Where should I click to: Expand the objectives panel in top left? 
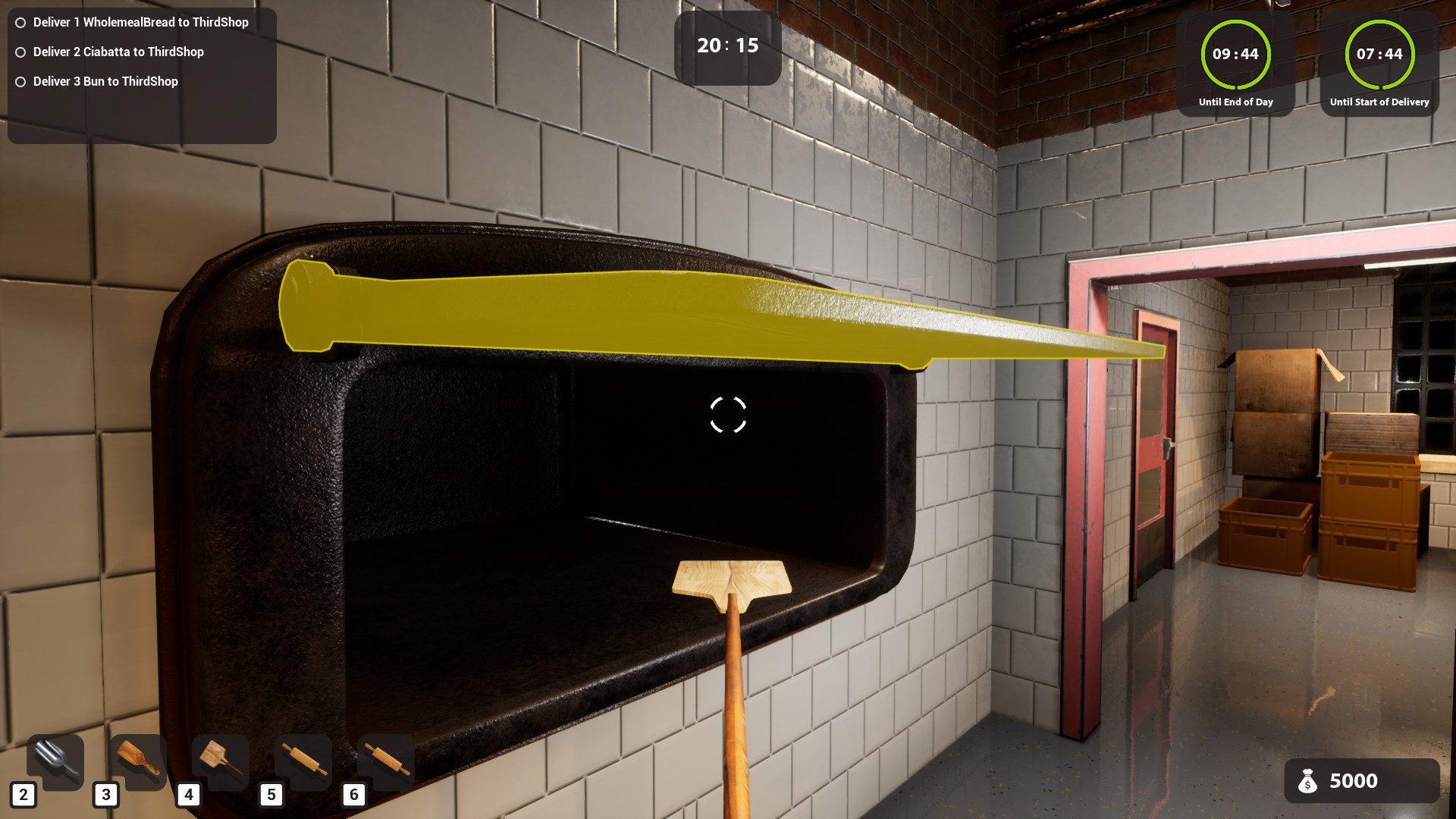point(141,72)
